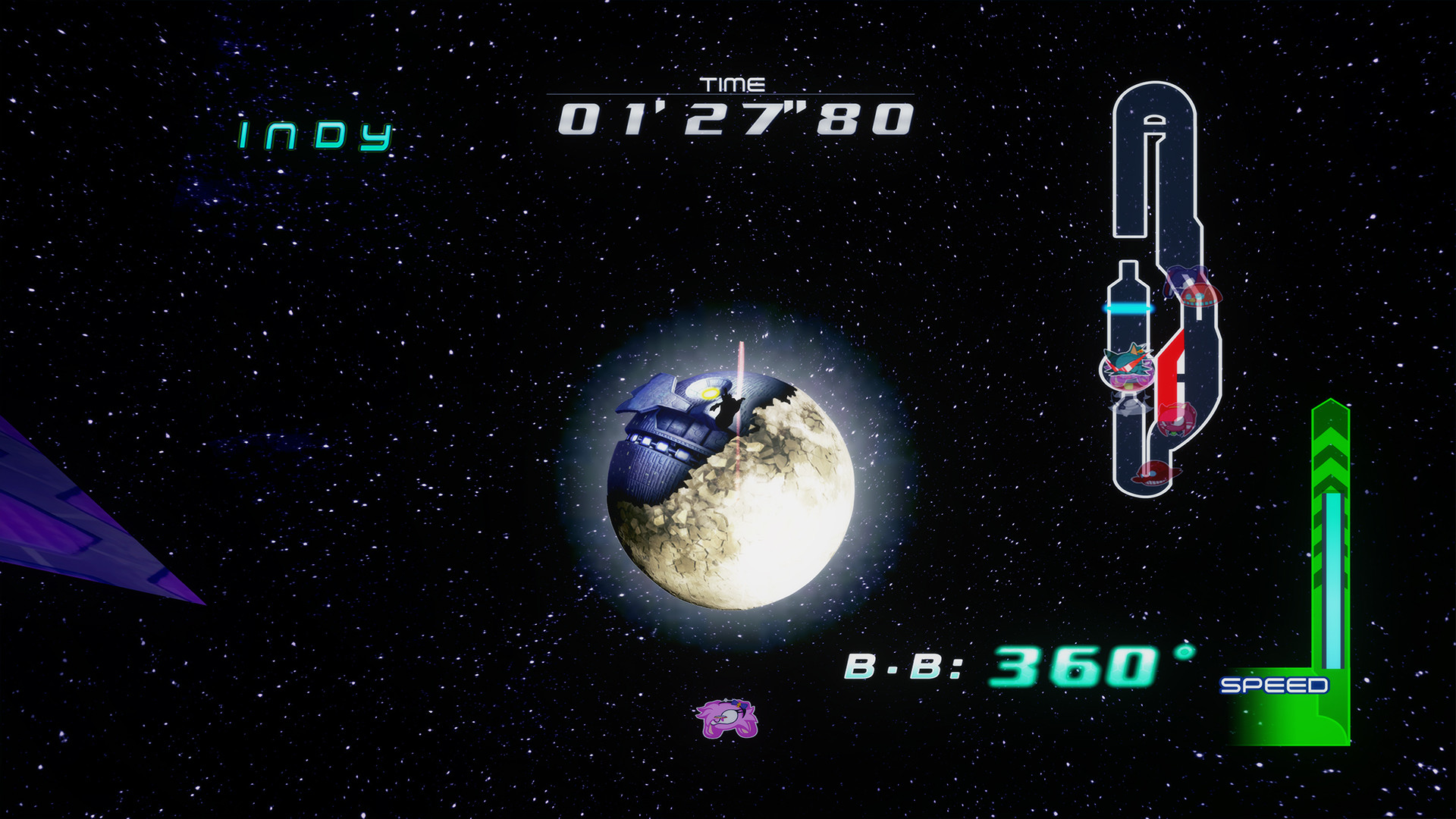Screen dimensions: 1456x819
Task: Click the blue bow on the Blaze character icon
Action: pos(739,704)
